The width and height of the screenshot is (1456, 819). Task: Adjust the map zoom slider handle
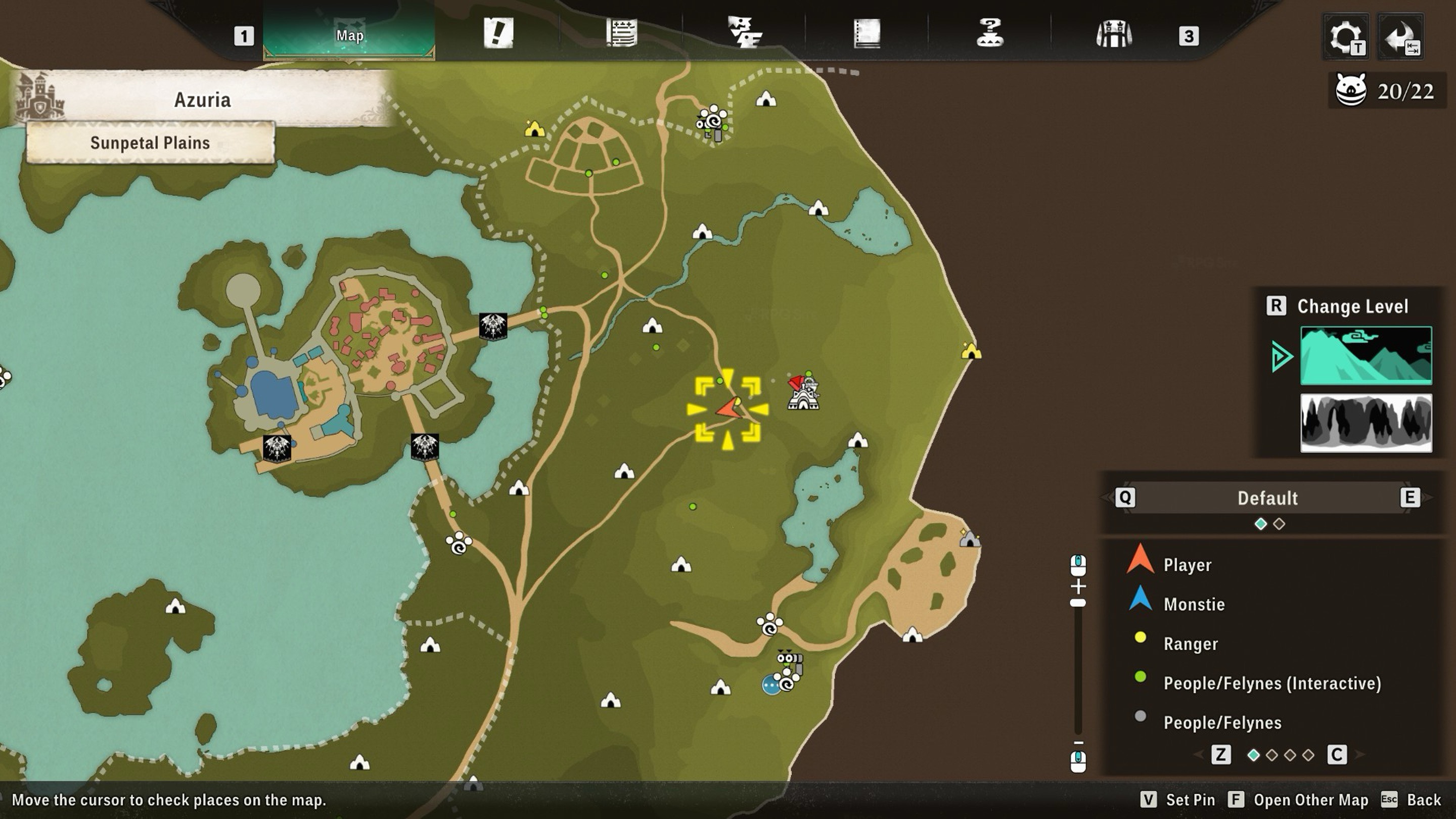tap(1078, 603)
